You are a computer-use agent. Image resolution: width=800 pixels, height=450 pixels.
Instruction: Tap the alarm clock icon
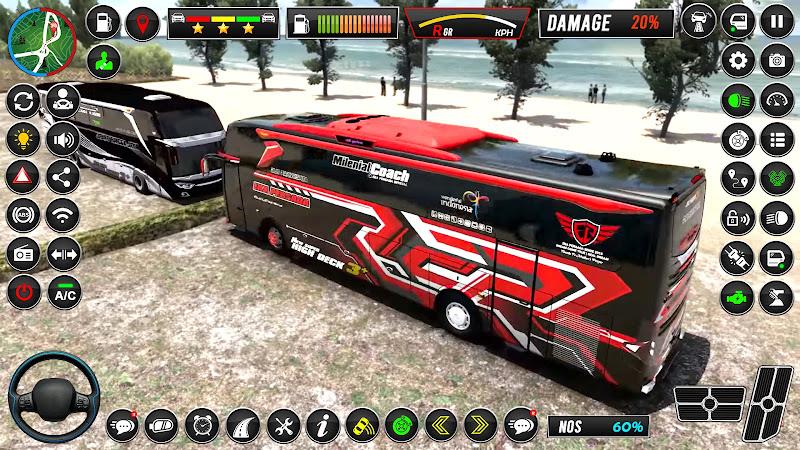[x=201, y=425]
